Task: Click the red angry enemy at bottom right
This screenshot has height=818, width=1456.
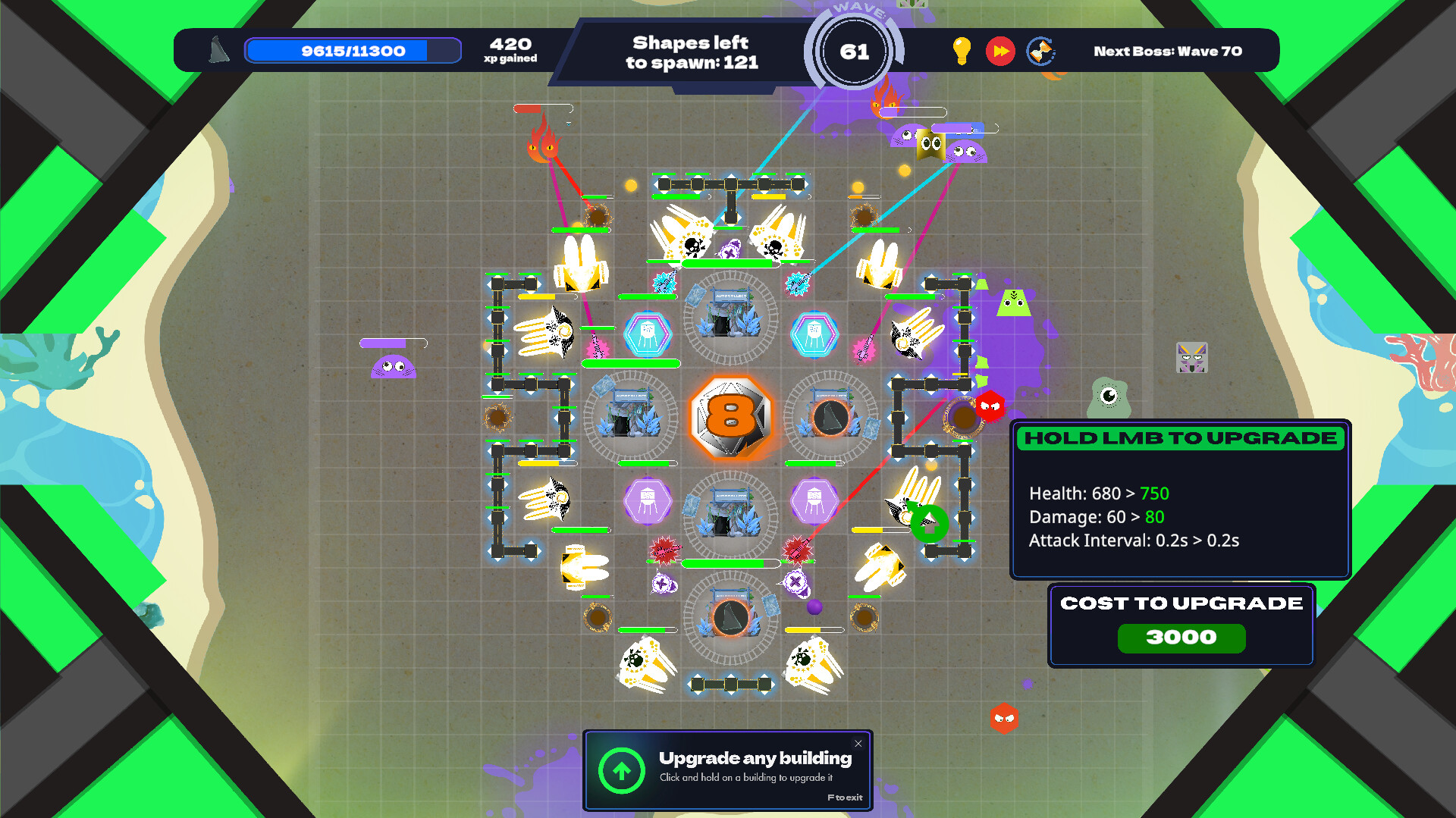Action: [1005, 719]
